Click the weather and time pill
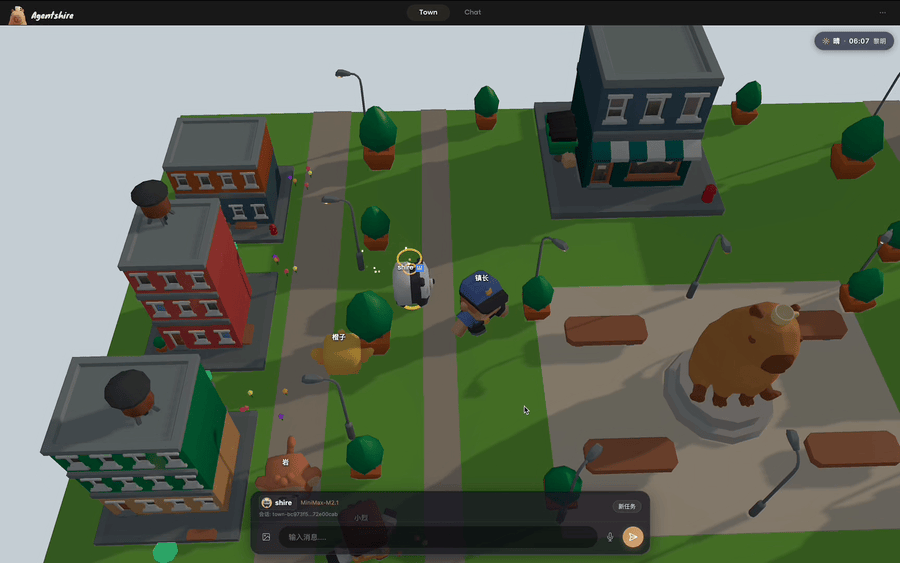Screen dimensions: 900x563 (x=853, y=41)
